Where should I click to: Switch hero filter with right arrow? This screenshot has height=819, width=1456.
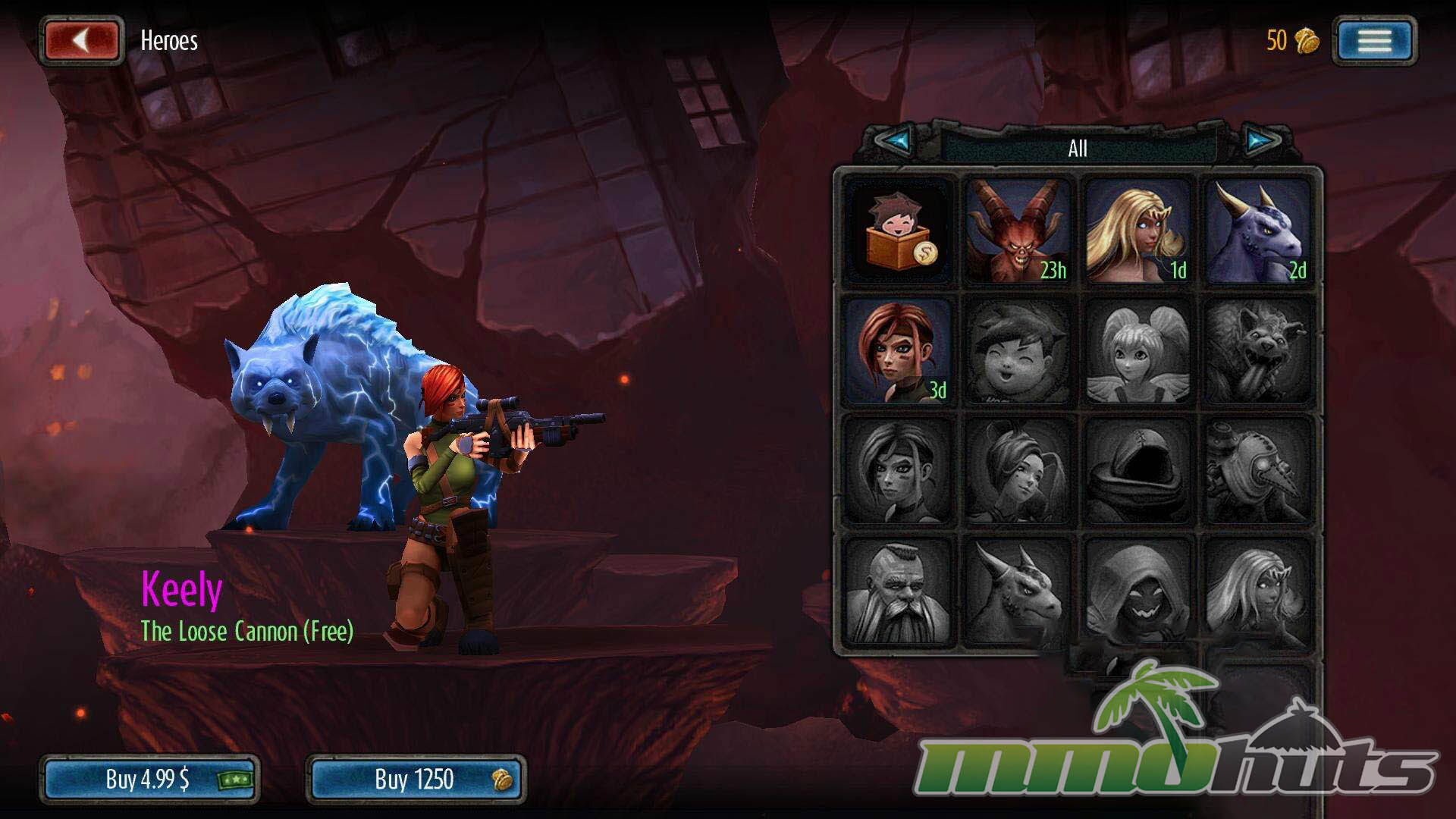point(1261,141)
